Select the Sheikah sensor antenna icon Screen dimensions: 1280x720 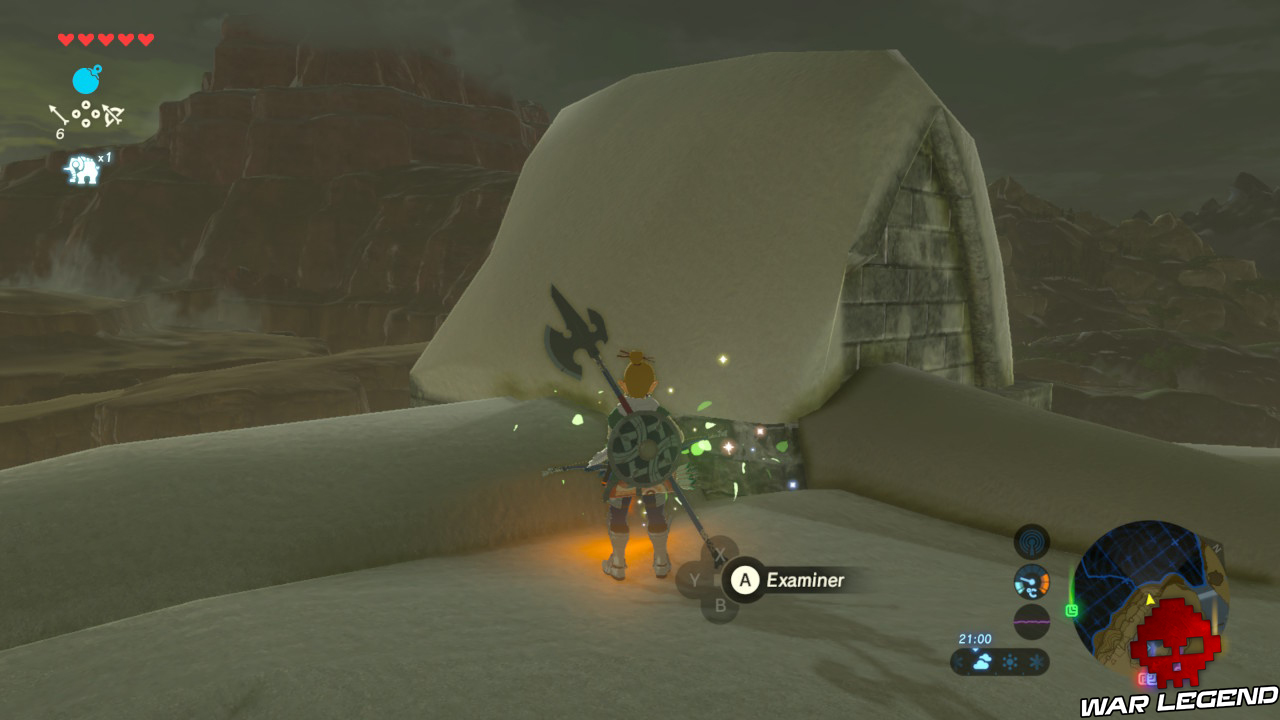pyautogui.click(x=1030, y=542)
